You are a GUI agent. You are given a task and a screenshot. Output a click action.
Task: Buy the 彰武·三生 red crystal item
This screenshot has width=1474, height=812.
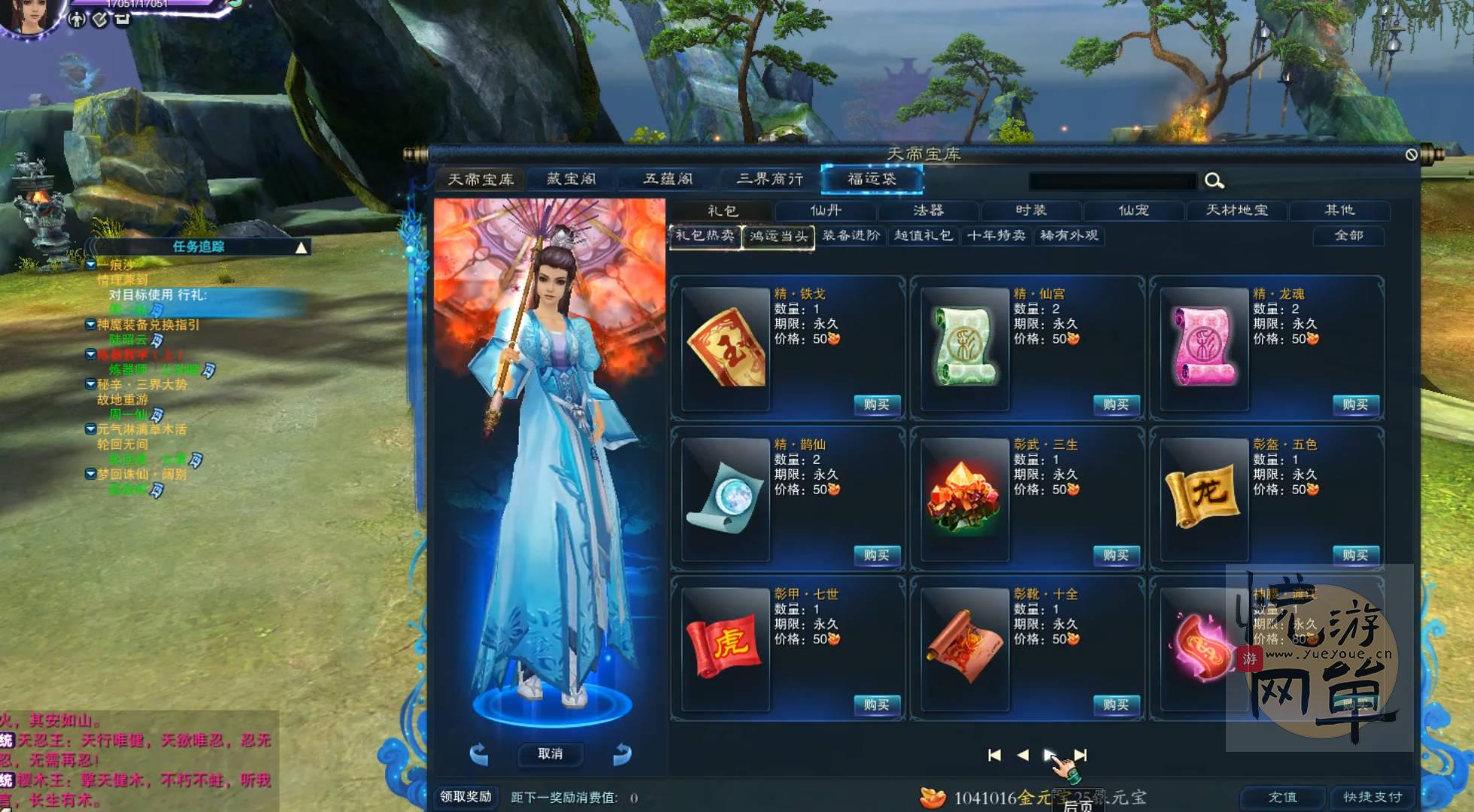pyautogui.click(x=1115, y=556)
